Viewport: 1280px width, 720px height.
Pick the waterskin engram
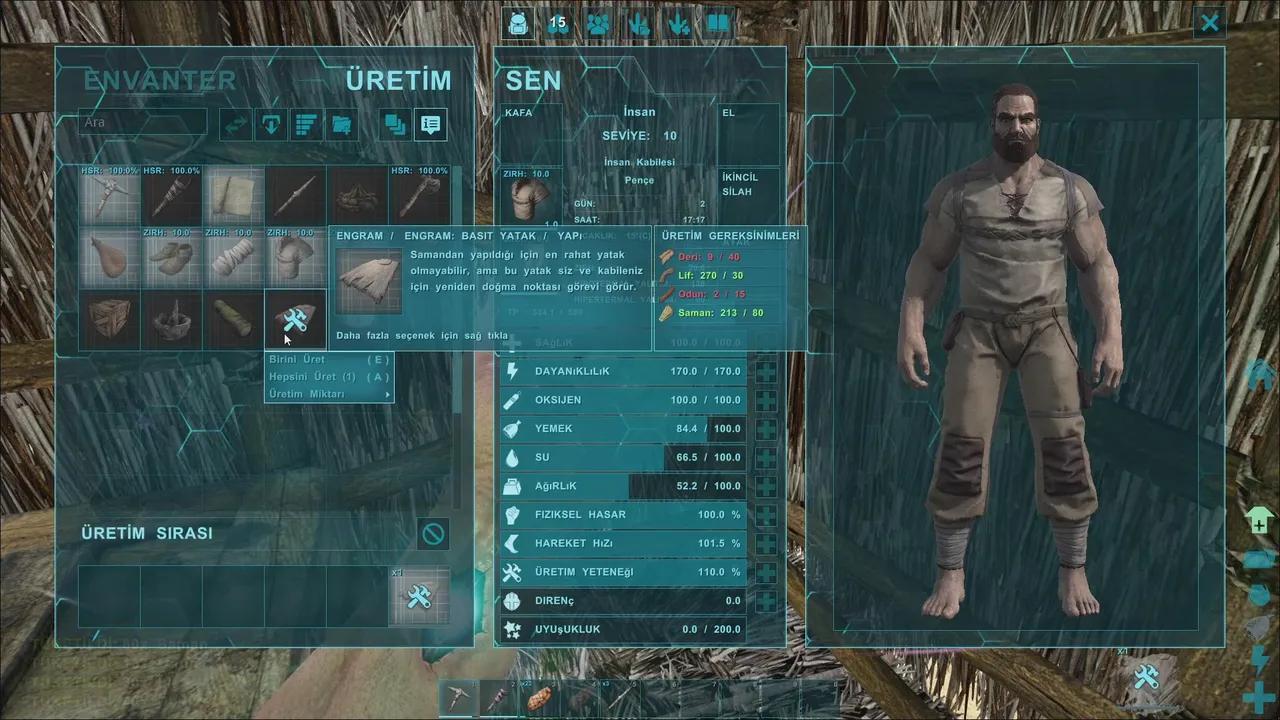110,257
